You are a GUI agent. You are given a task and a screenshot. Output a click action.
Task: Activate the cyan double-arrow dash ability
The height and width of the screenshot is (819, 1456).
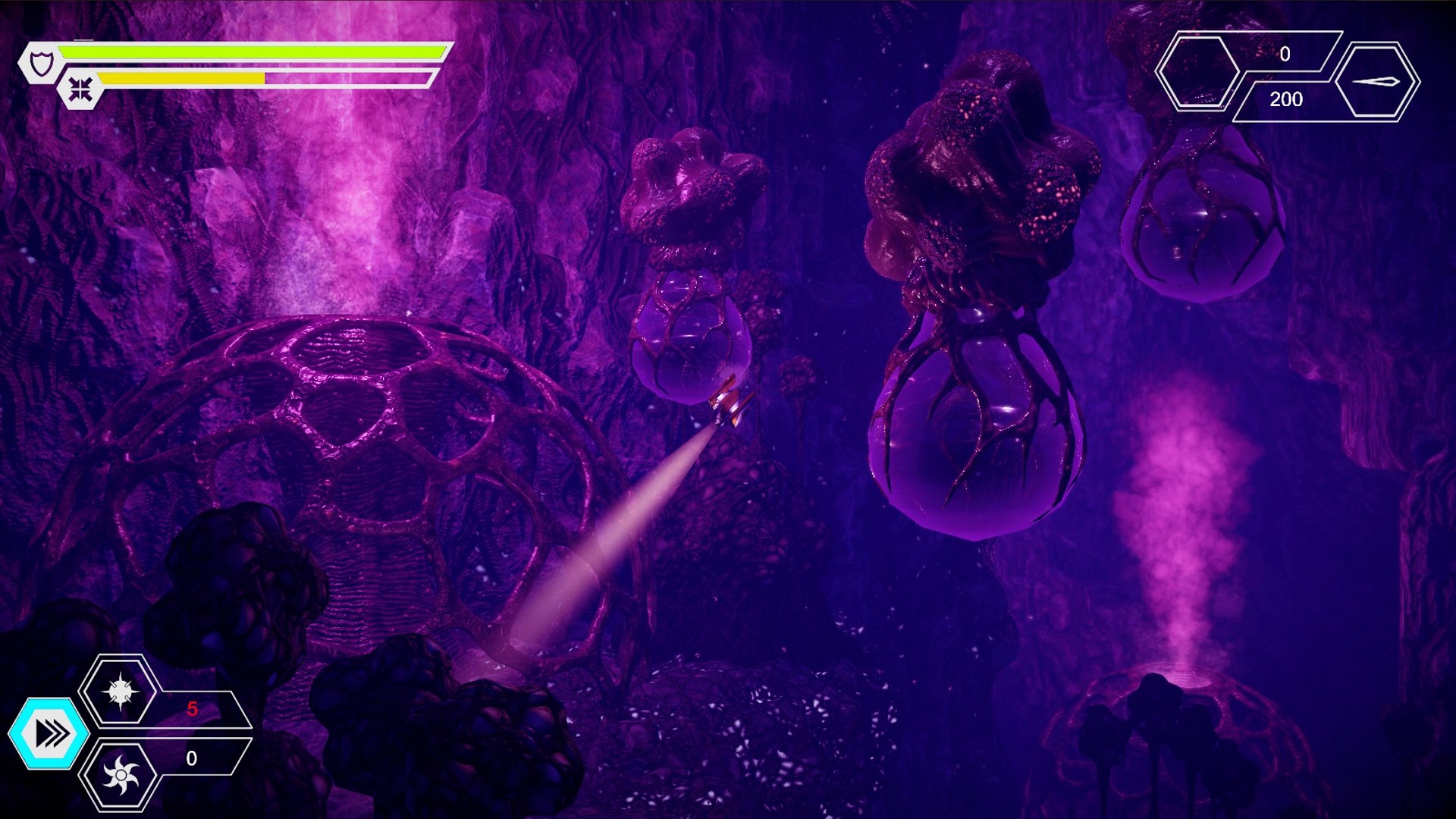point(49,733)
